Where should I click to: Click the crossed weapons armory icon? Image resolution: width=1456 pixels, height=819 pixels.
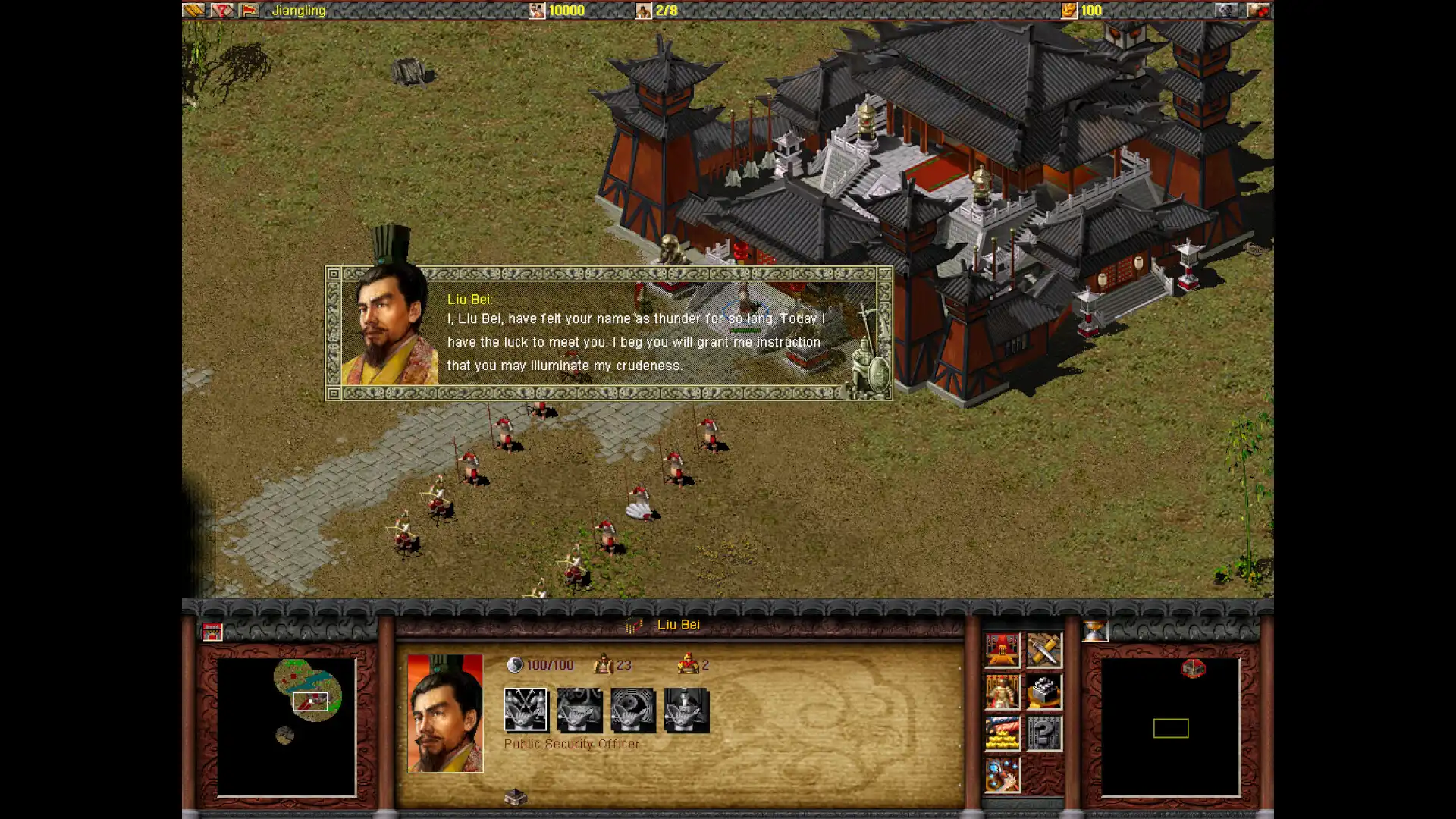(1043, 649)
